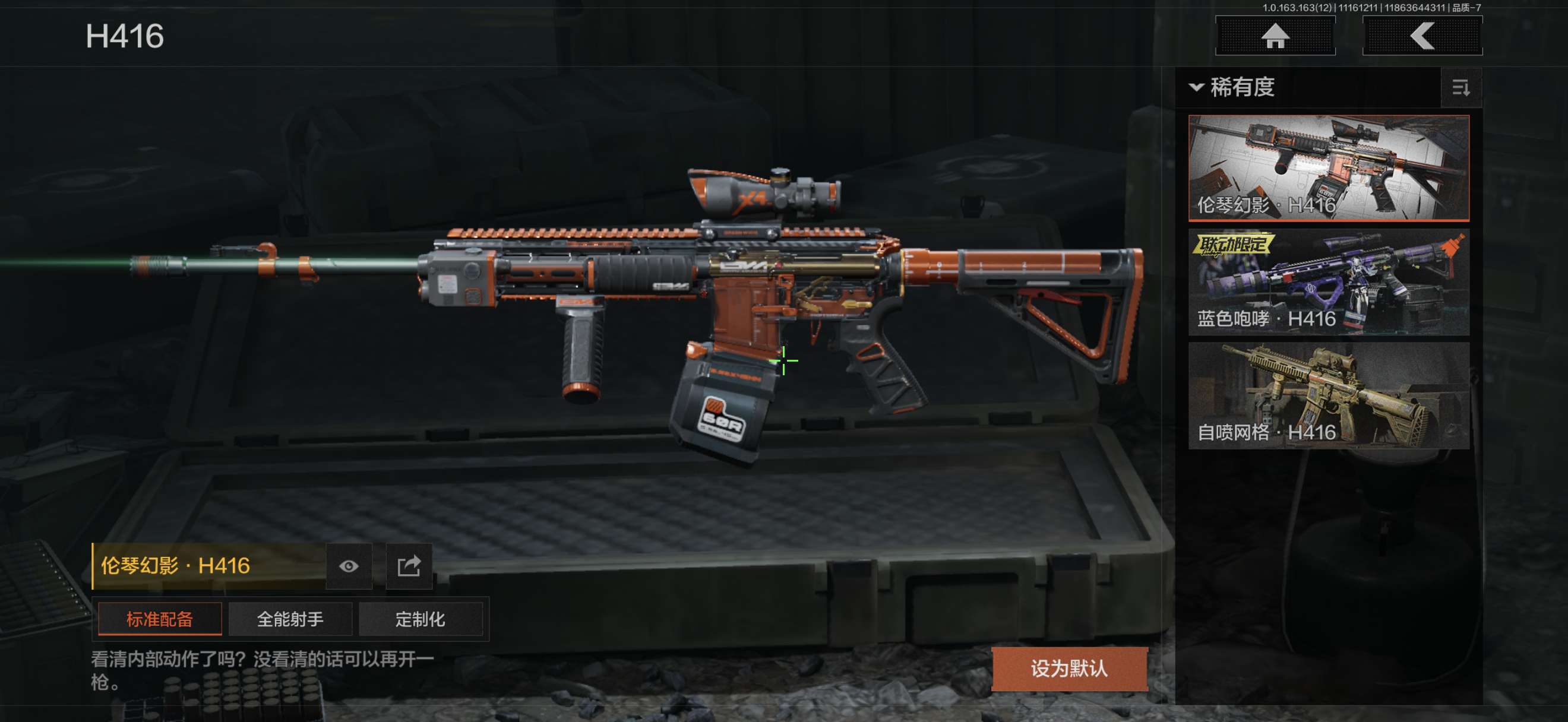Open the 稀有度 rarity sort dropdown
This screenshot has height=722, width=1568.
click(1232, 88)
